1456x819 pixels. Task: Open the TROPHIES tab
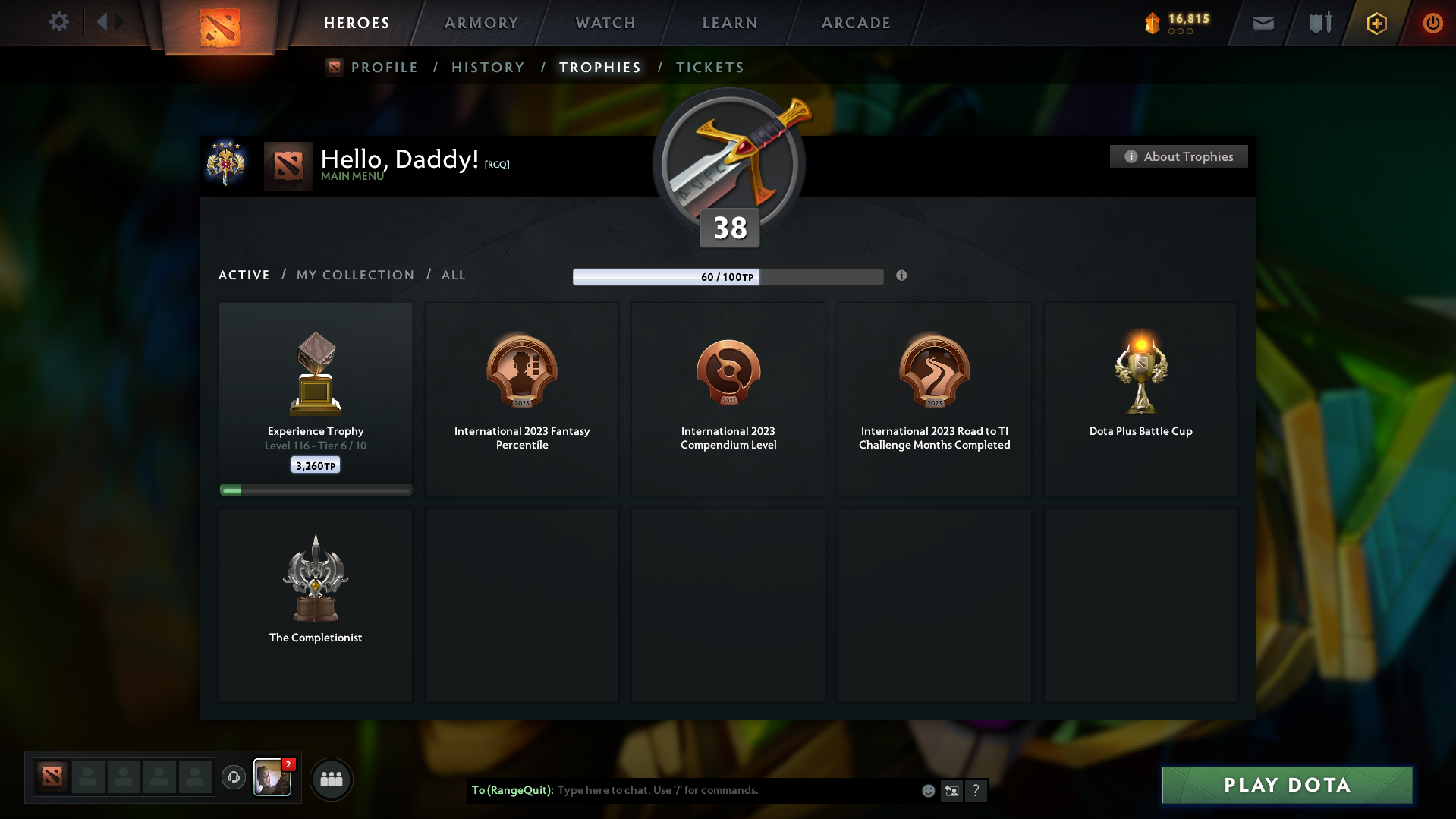(x=599, y=67)
